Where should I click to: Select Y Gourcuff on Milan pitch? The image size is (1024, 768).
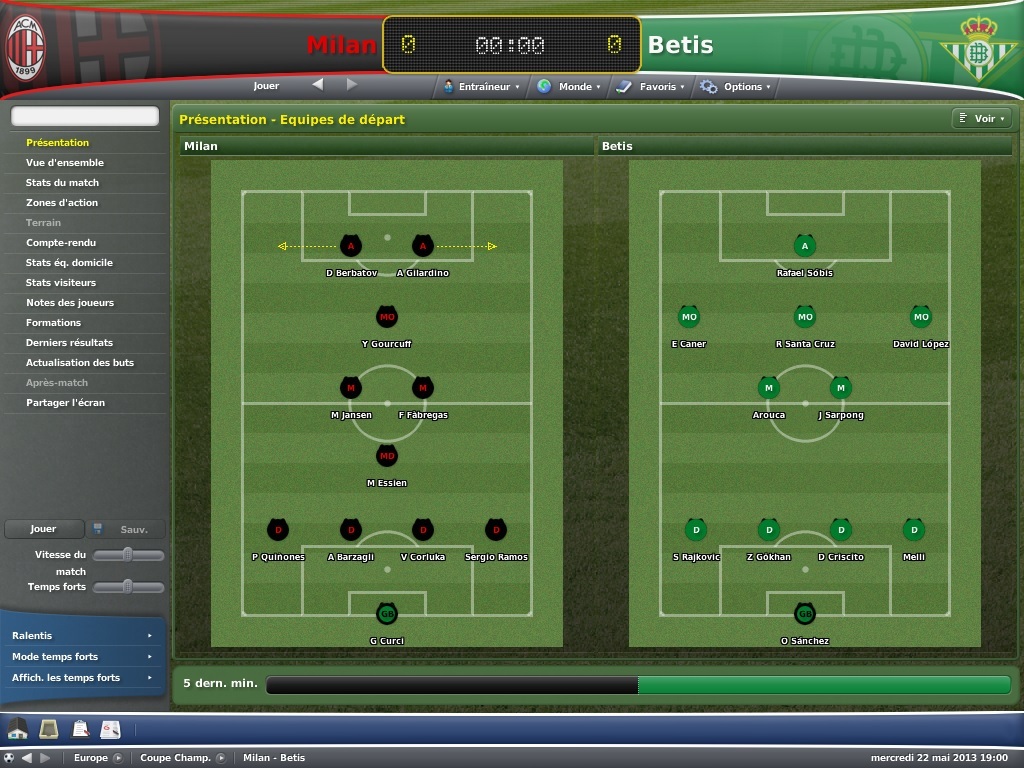[x=387, y=318]
